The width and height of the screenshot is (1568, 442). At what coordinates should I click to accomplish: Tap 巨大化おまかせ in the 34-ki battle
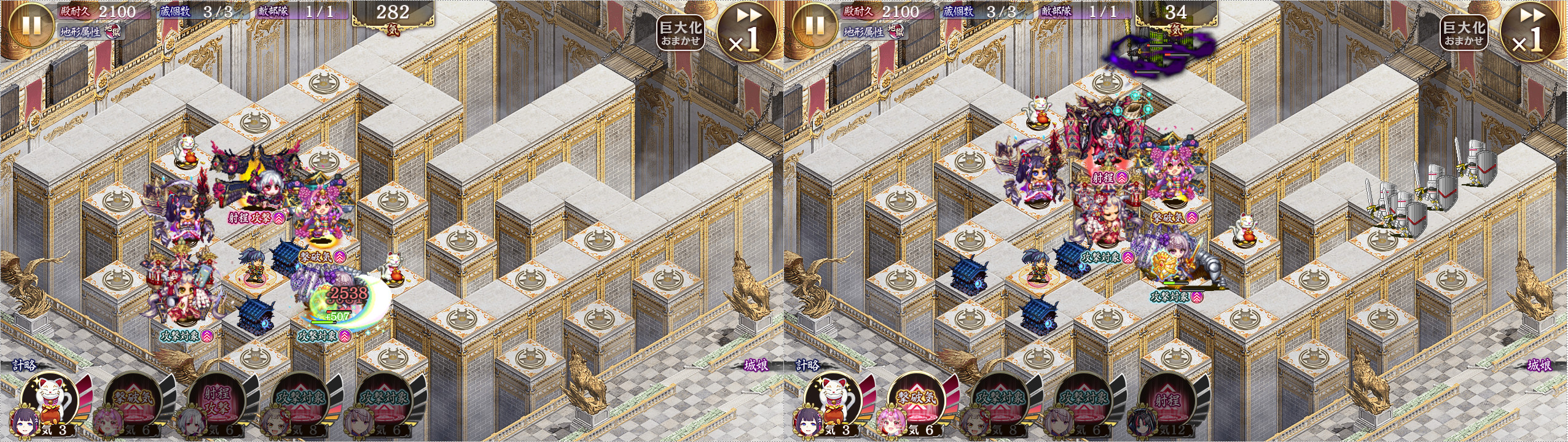click(1464, 33)
